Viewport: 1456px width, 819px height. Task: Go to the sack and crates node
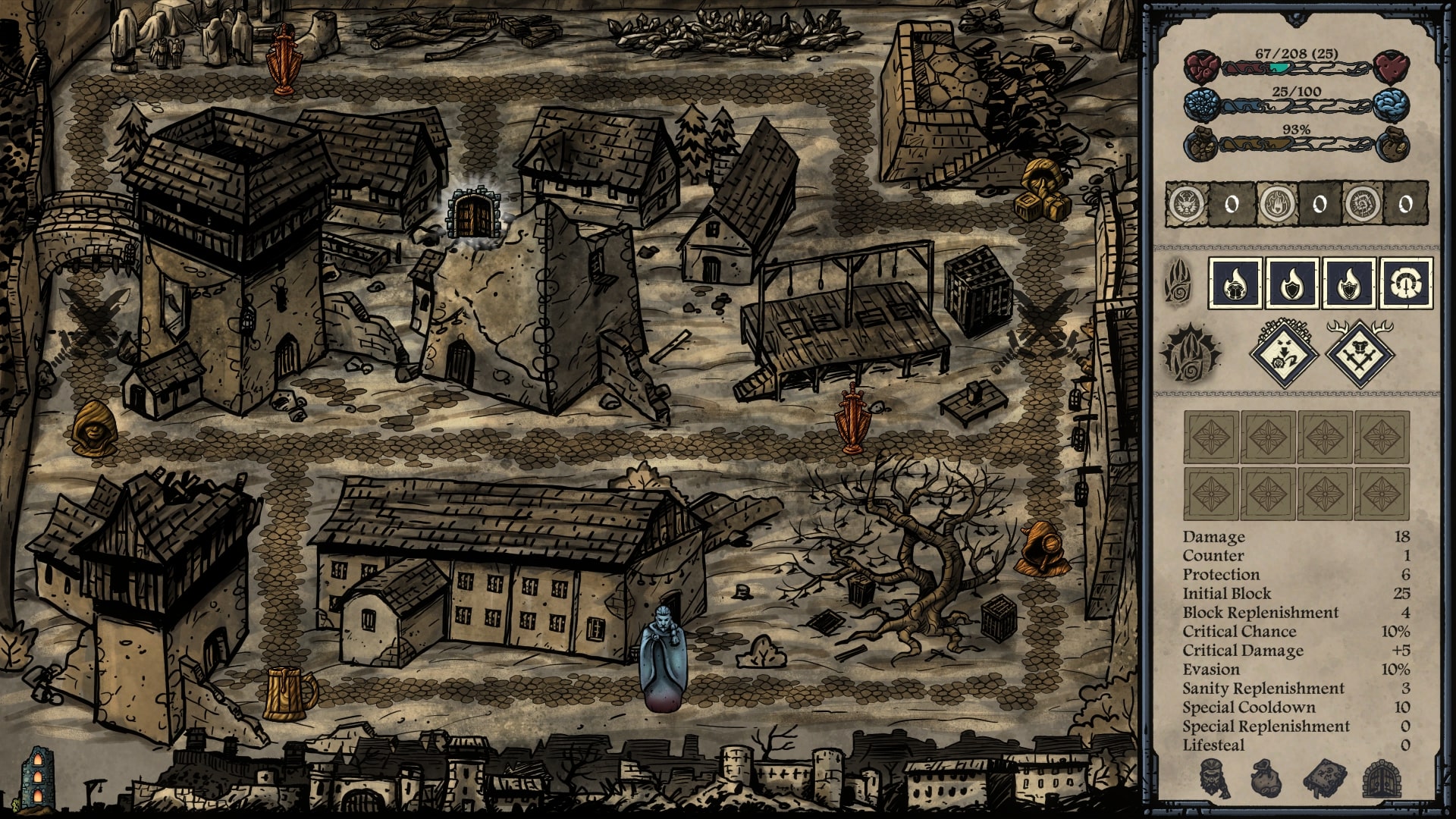[x=1043, y=193]
